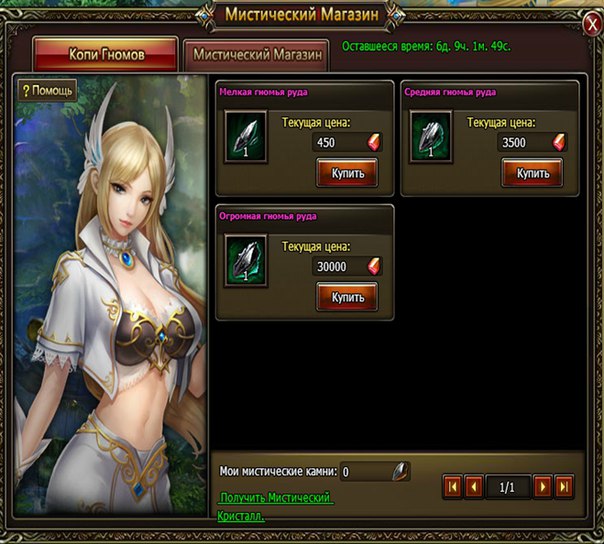This screenshot has width=604, height=544.
Task: Go to the previous shop page
Action: click(x=474, y=487)
